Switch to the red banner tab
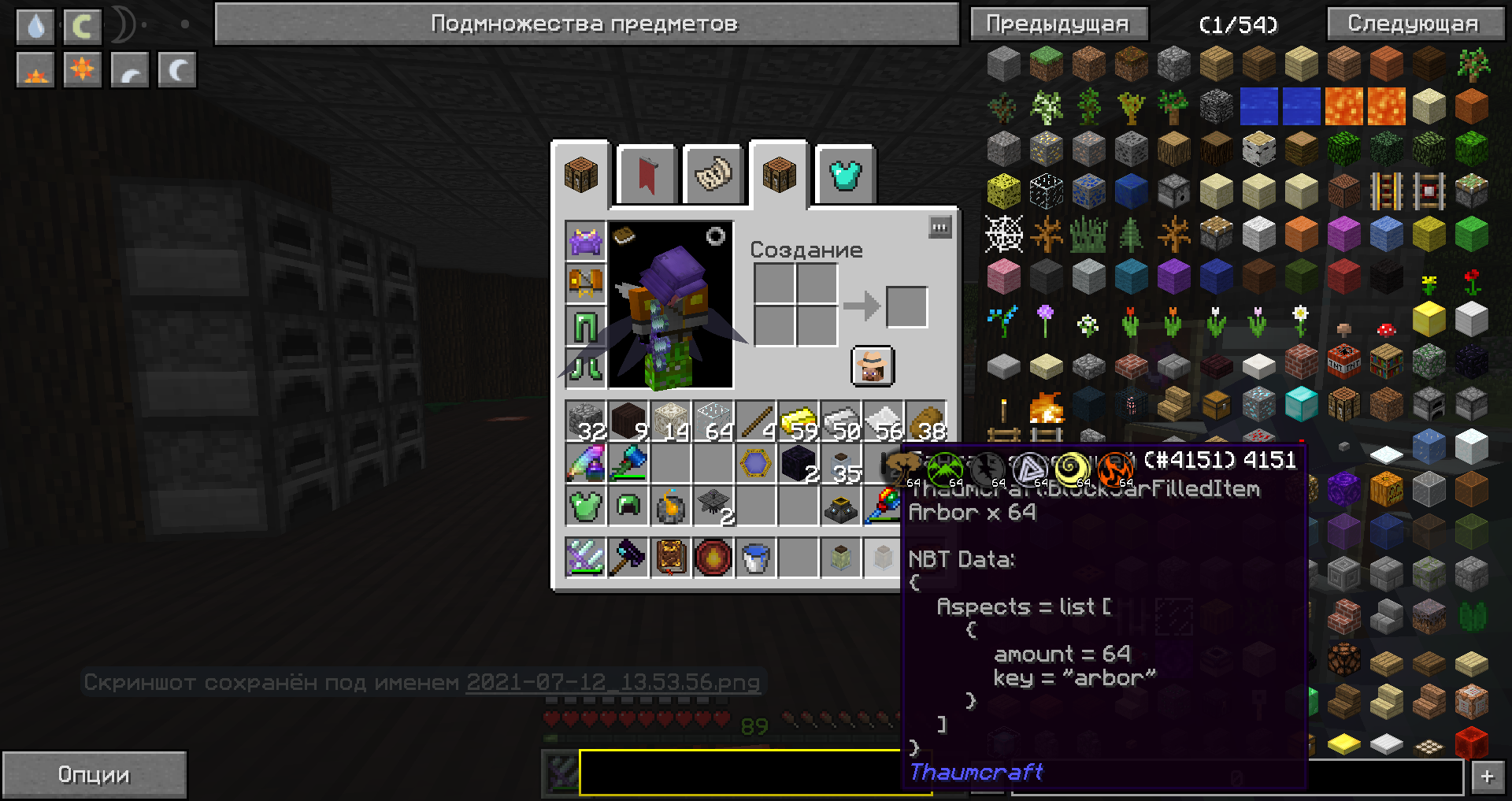This screenshot has height=801, width=1512. click(647, 175)
